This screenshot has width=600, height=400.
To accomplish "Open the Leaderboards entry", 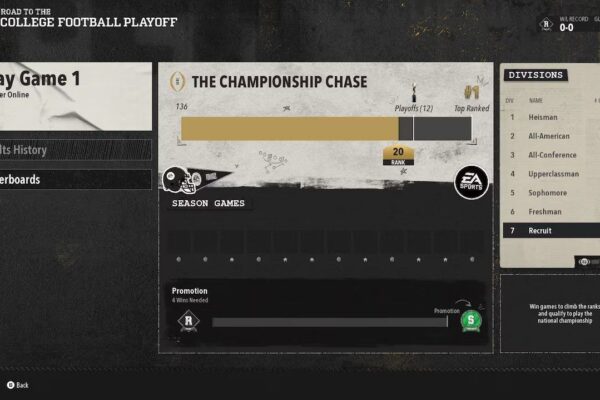I will pos(75,180).
